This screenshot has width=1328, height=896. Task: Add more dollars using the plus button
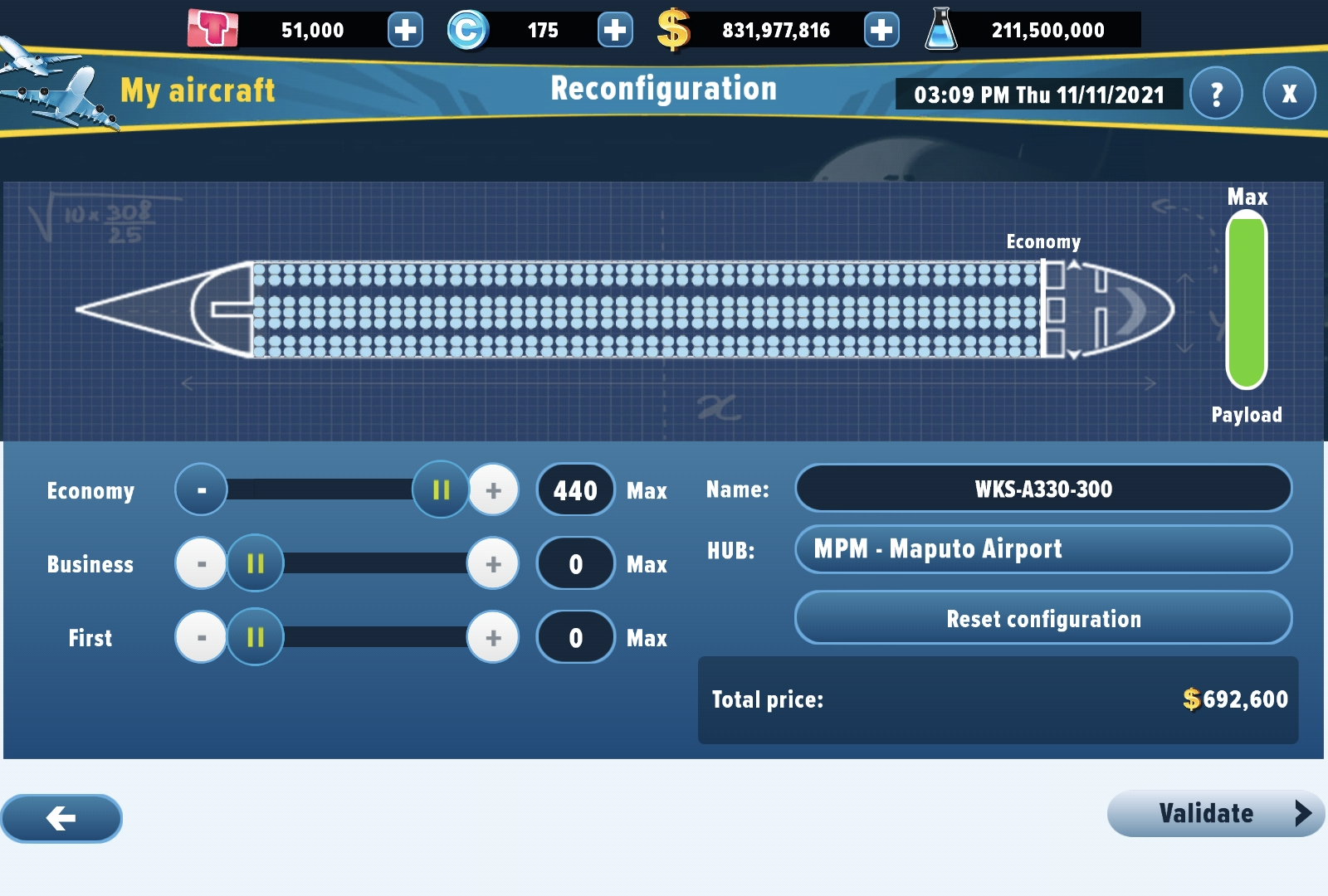point(881,31)
